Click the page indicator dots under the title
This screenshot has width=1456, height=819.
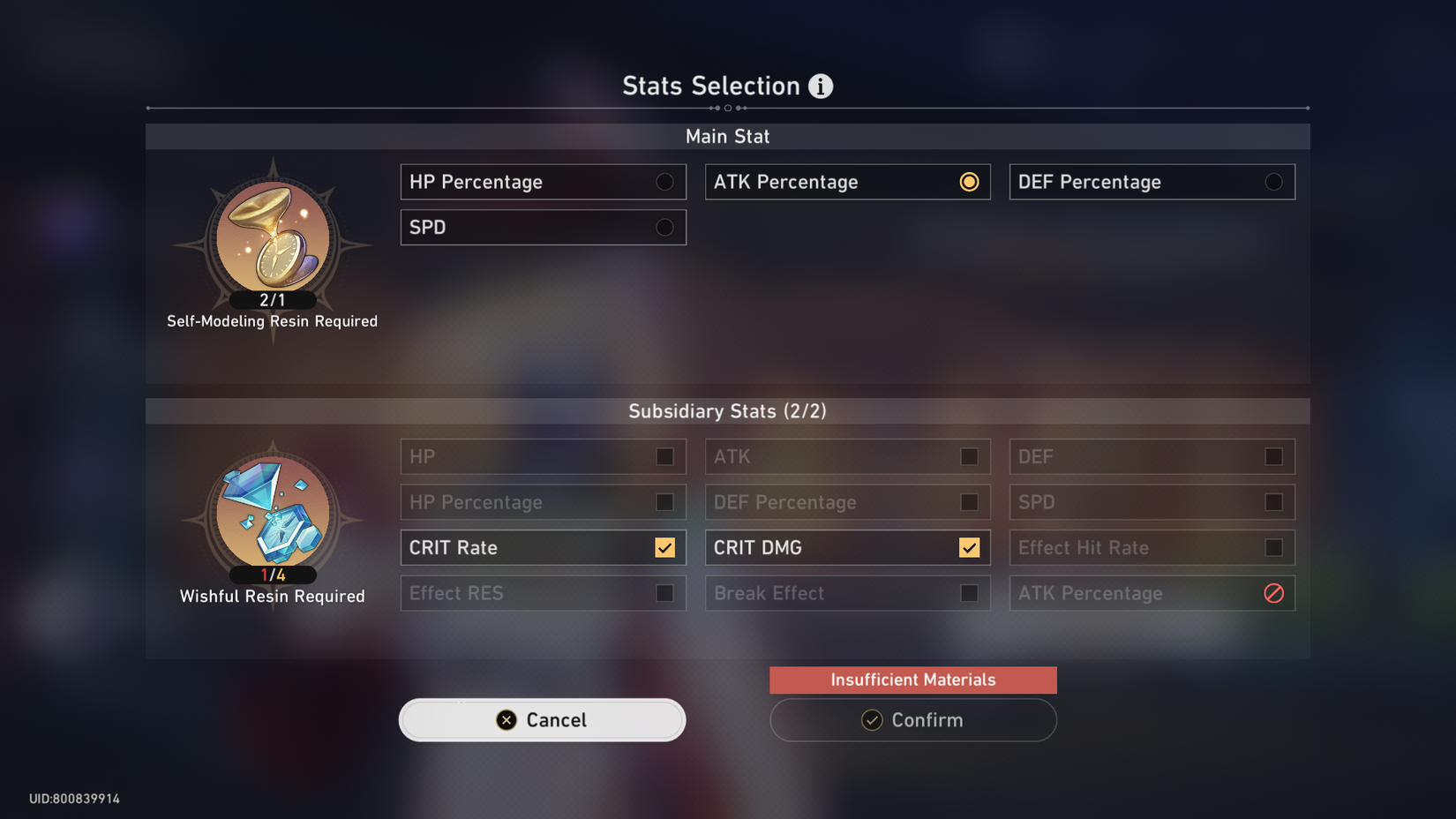(x=727, y=108)
